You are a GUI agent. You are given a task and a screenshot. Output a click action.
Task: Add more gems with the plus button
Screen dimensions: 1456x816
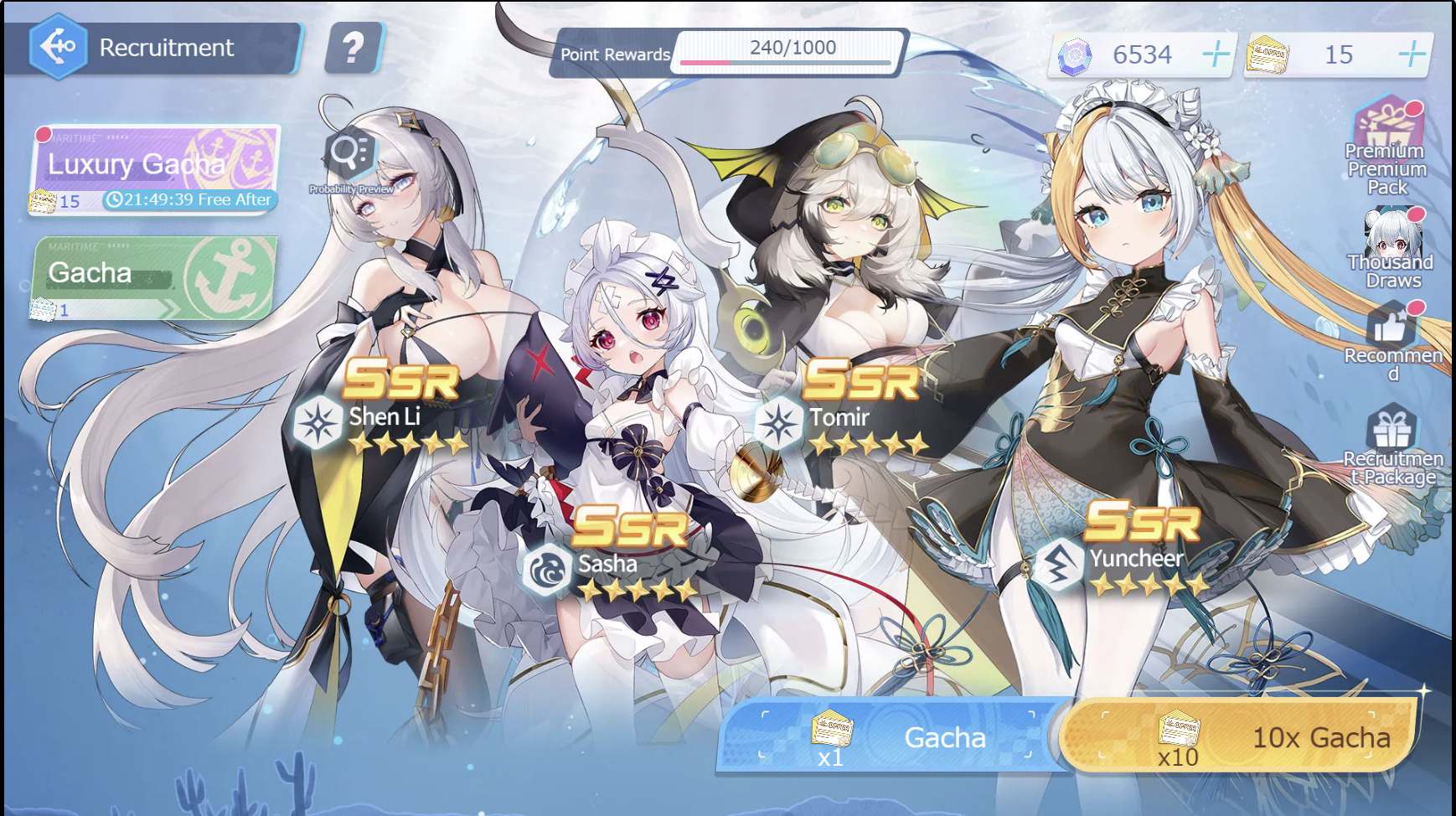(x=1216, y=54)
